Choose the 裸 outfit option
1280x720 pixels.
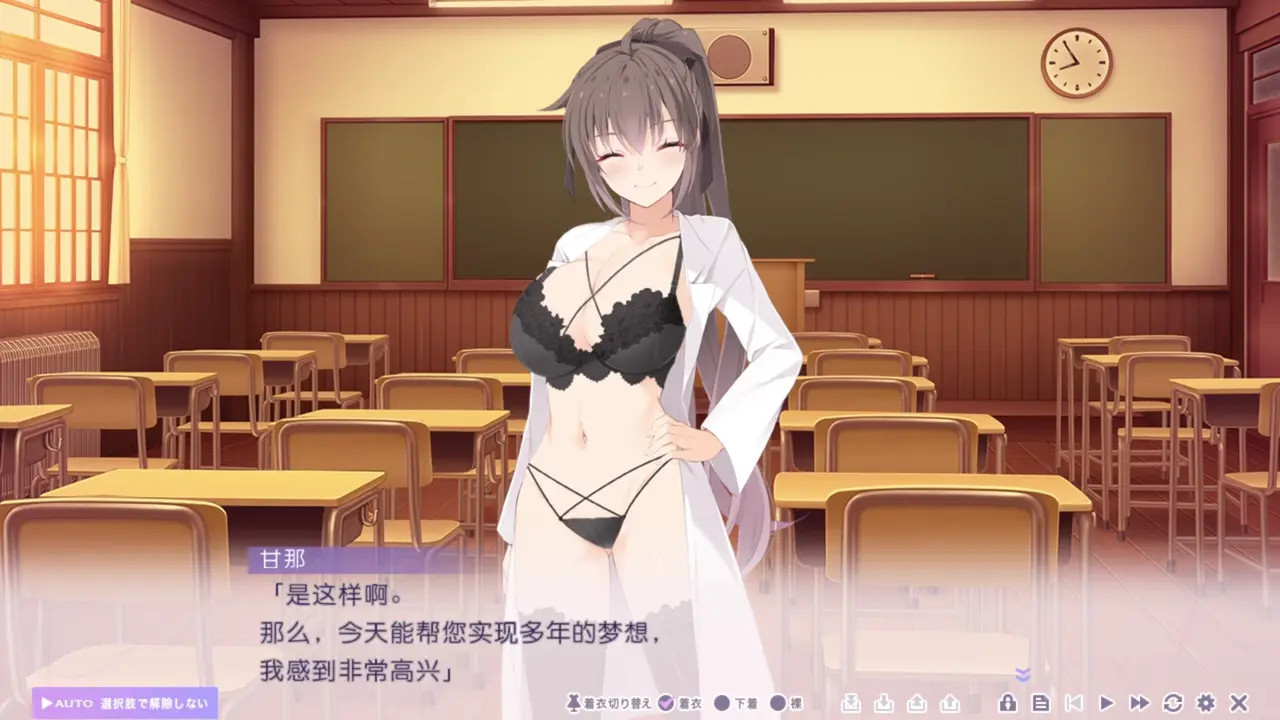click(785, 703)
